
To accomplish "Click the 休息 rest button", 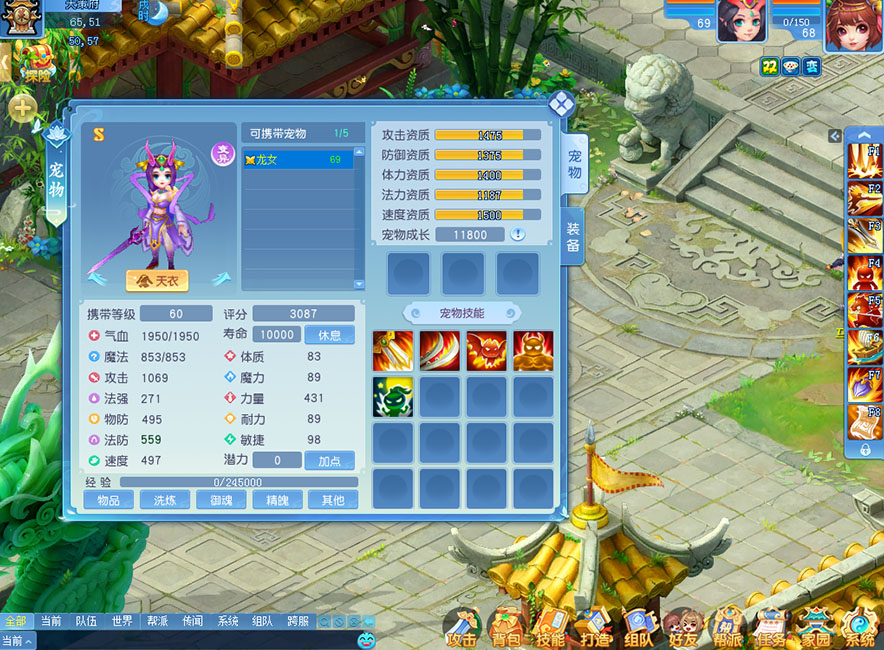I will (x=329, y=335).
